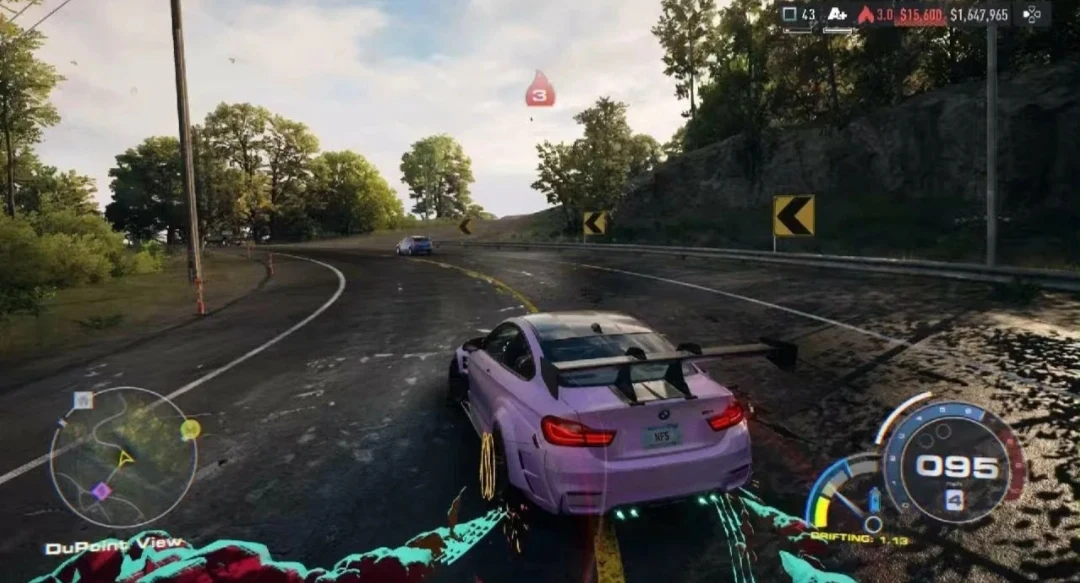Select the yellow circle marker on minimap

click(x=190, y=429)
